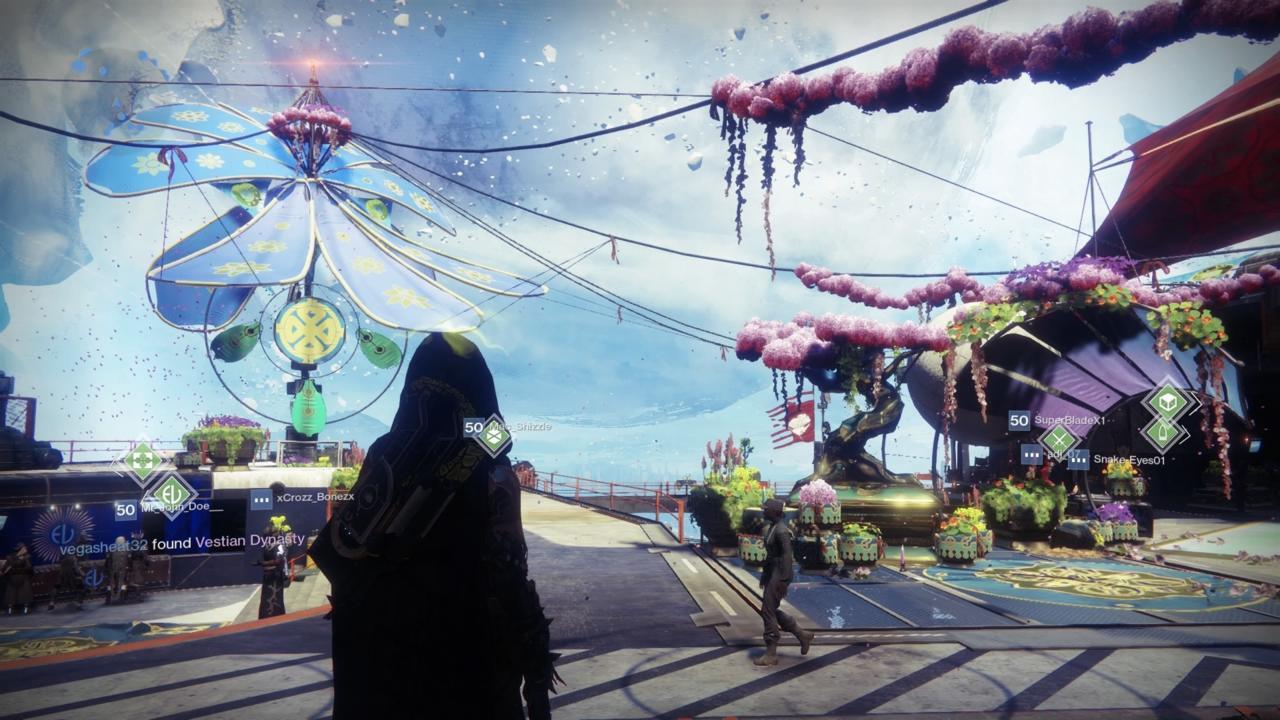Image resolution: width=1280 pixels, height=720 pixels.
Task: Select the Vault cube waypoint marker
Action: click(x=1167, y=402)
